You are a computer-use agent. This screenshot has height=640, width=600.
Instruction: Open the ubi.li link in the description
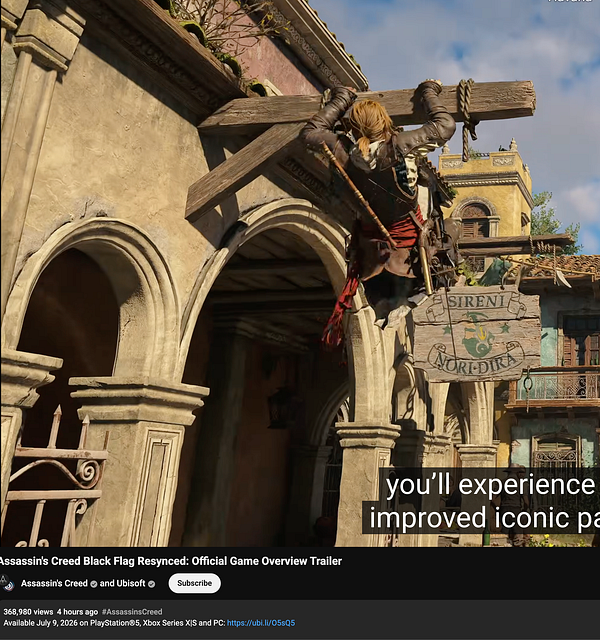click(x=261, y=623)
